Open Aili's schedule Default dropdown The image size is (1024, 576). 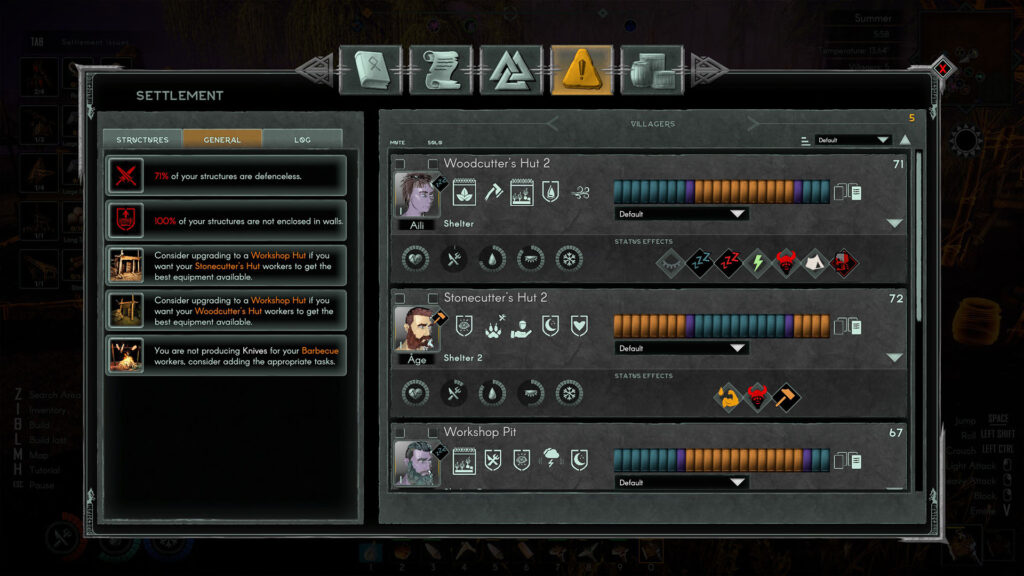(681, 214)
